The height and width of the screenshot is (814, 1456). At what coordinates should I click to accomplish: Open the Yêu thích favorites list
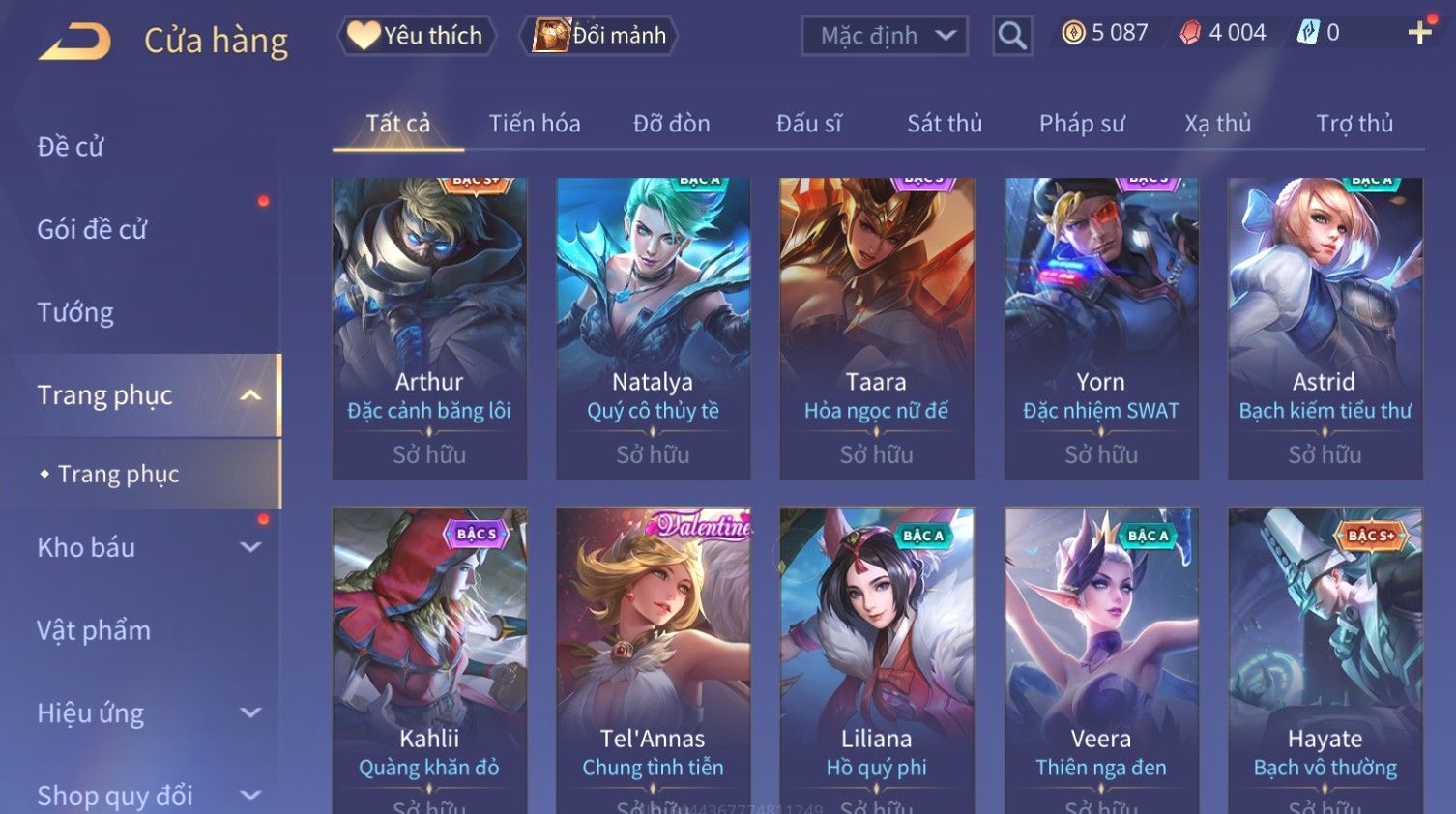[x=417, y=36]
